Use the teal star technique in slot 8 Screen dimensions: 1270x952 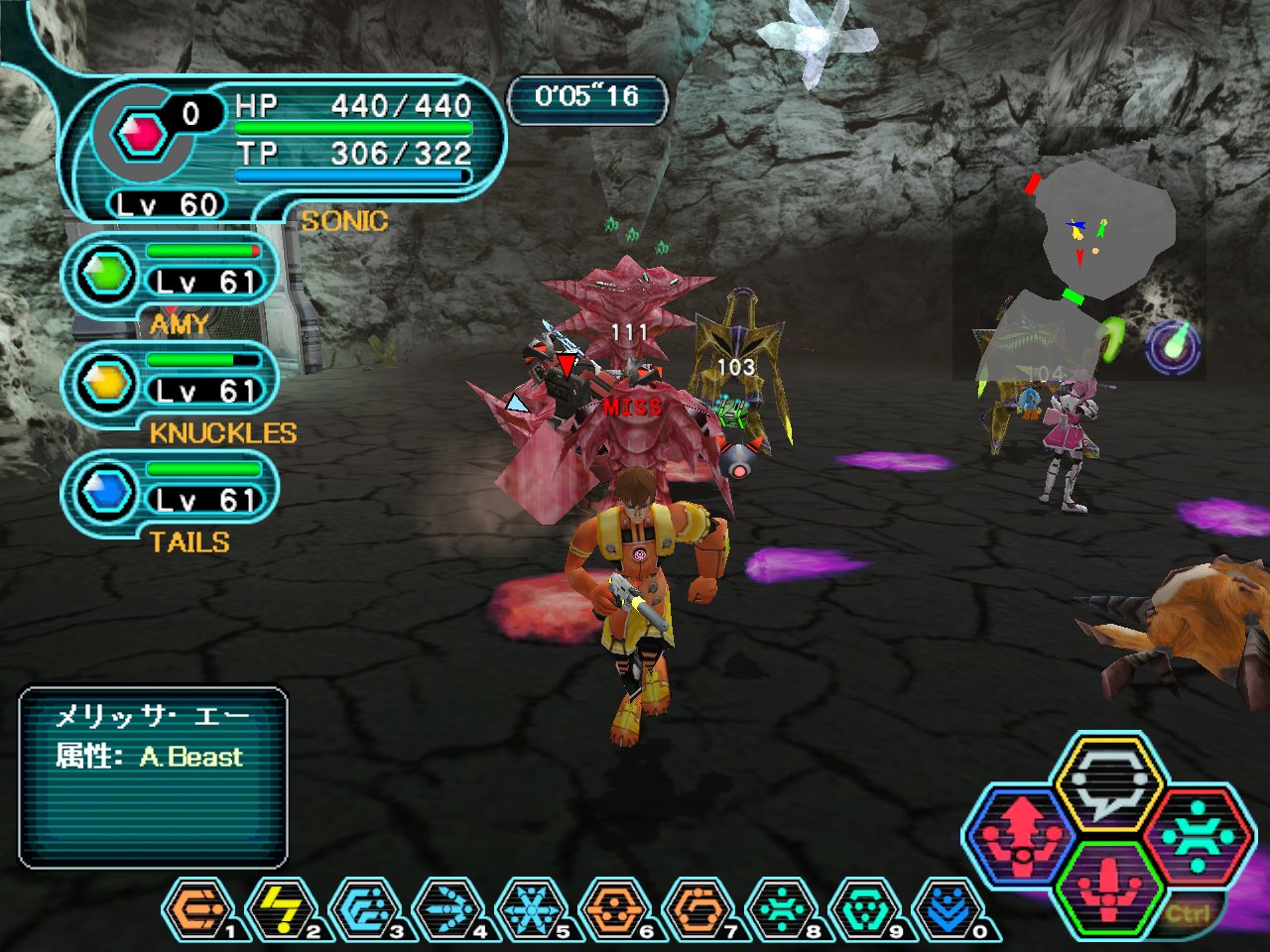click(x=782, y=908)
